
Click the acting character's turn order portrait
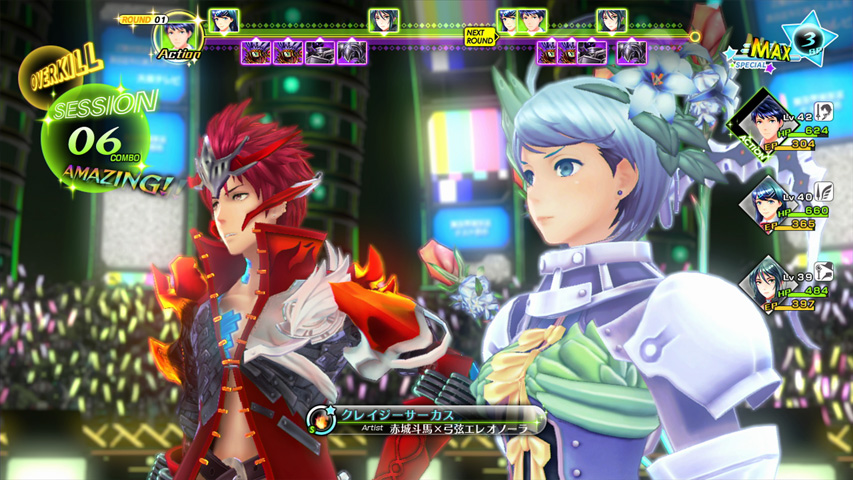[176, 36]
